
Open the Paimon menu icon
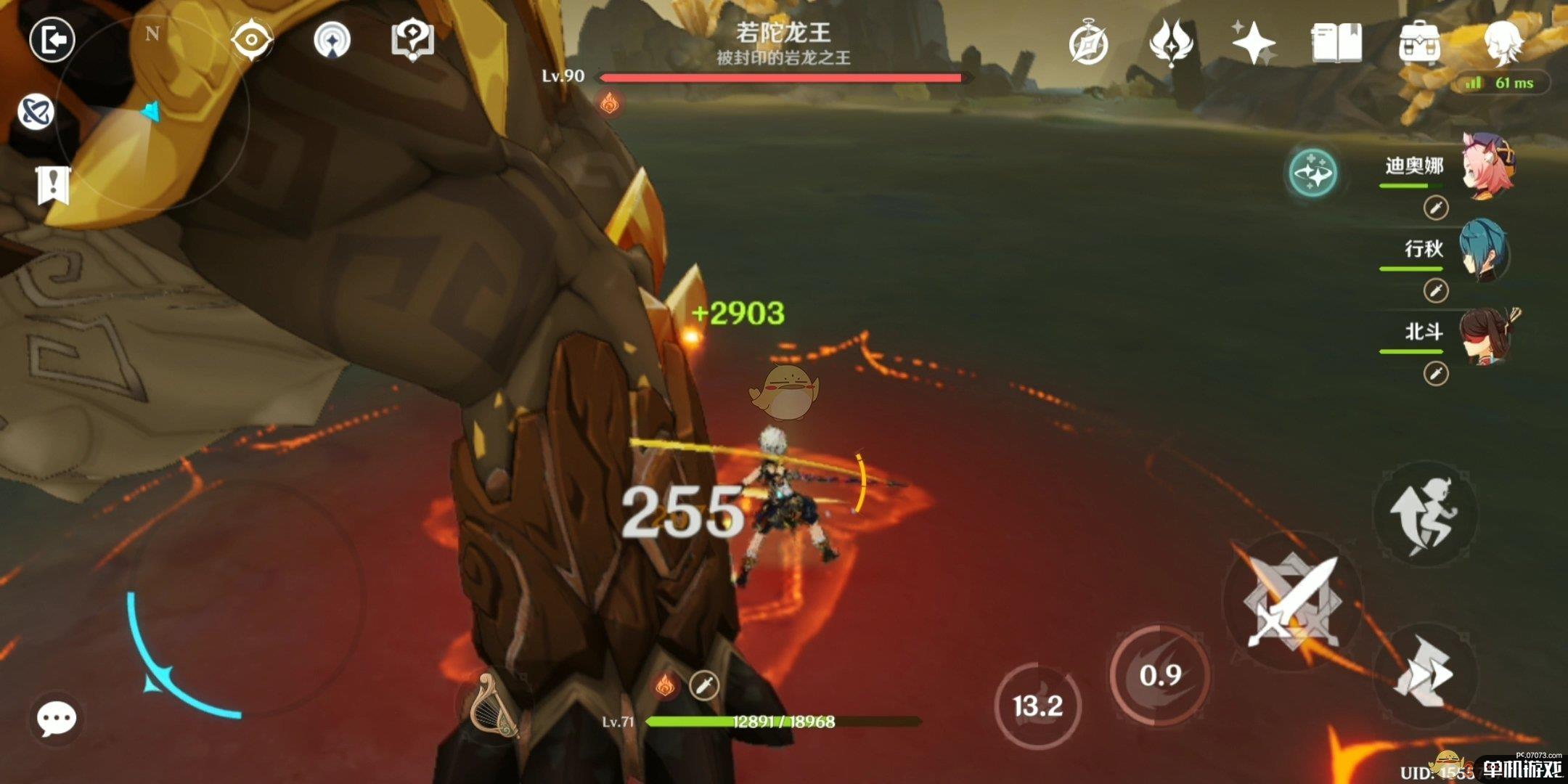[x=1503, y=41]
